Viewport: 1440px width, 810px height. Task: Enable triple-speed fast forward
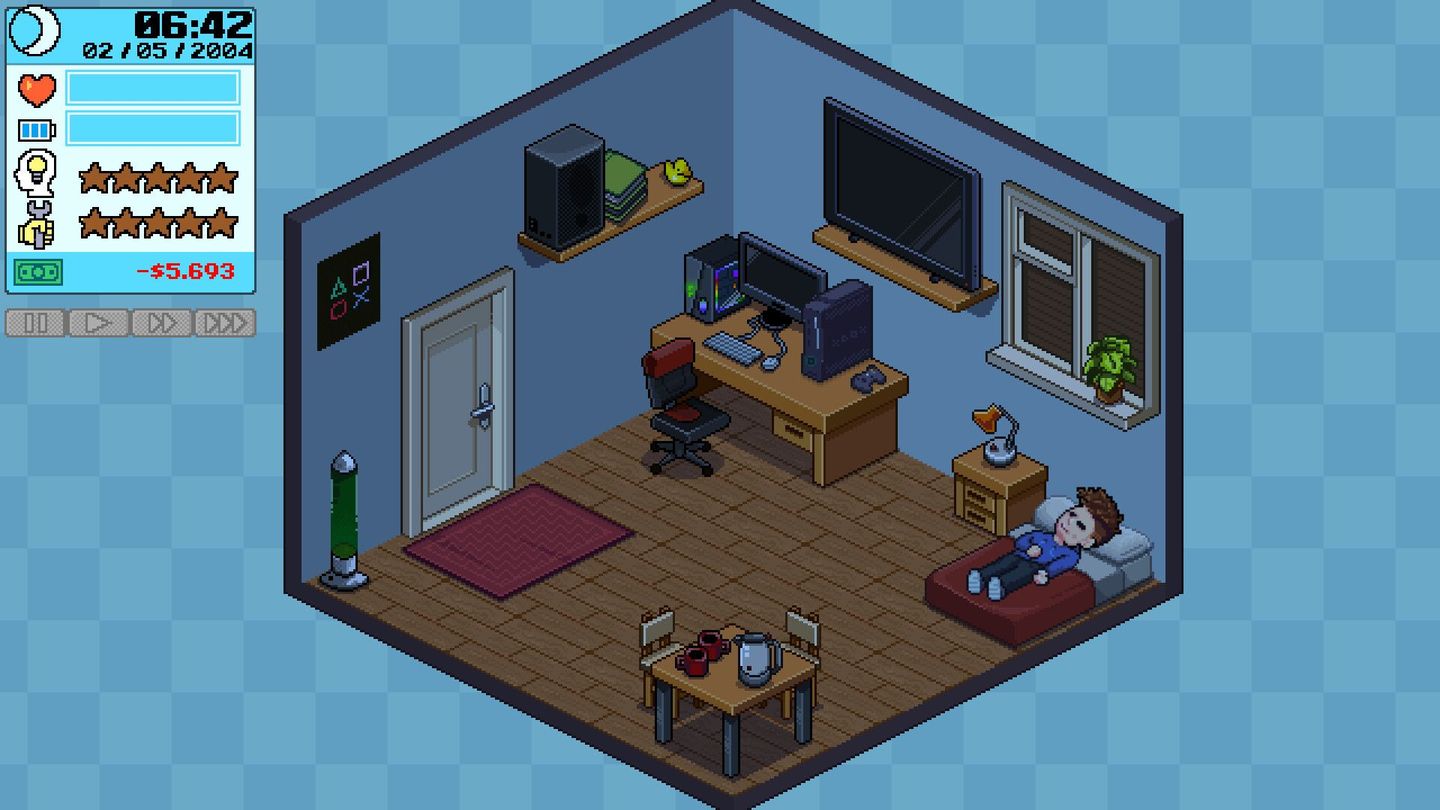(x=224, y=323)
